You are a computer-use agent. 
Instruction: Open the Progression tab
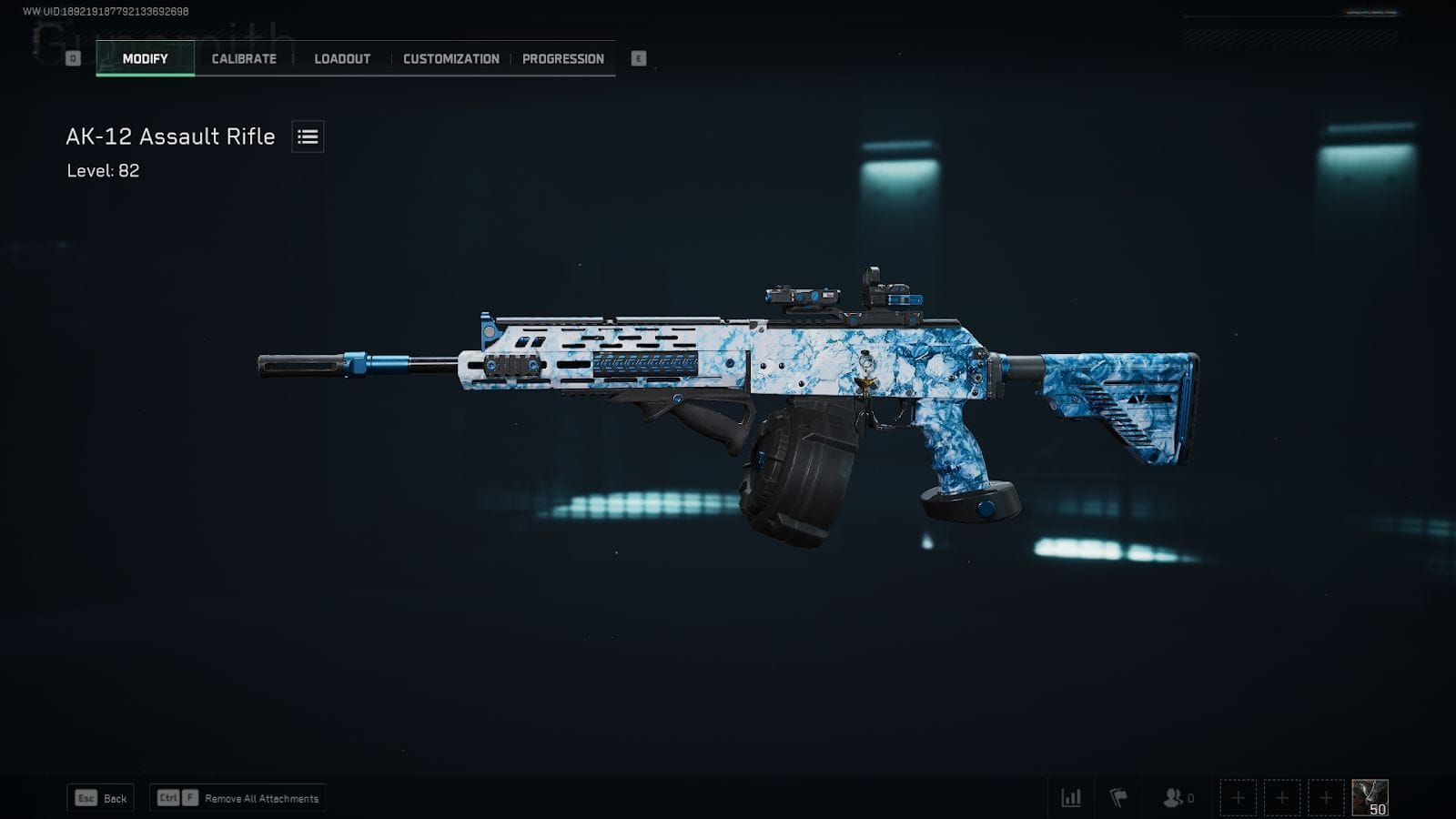click(x=562, y=58)
